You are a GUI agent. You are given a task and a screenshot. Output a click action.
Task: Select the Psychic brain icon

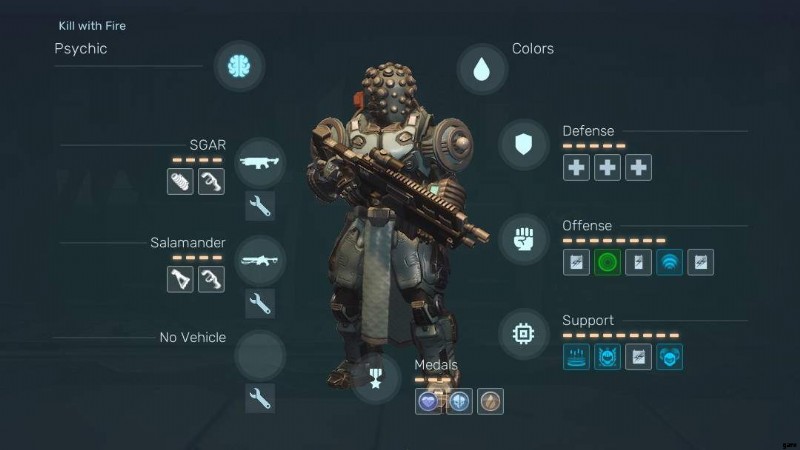tap(239, 66)
